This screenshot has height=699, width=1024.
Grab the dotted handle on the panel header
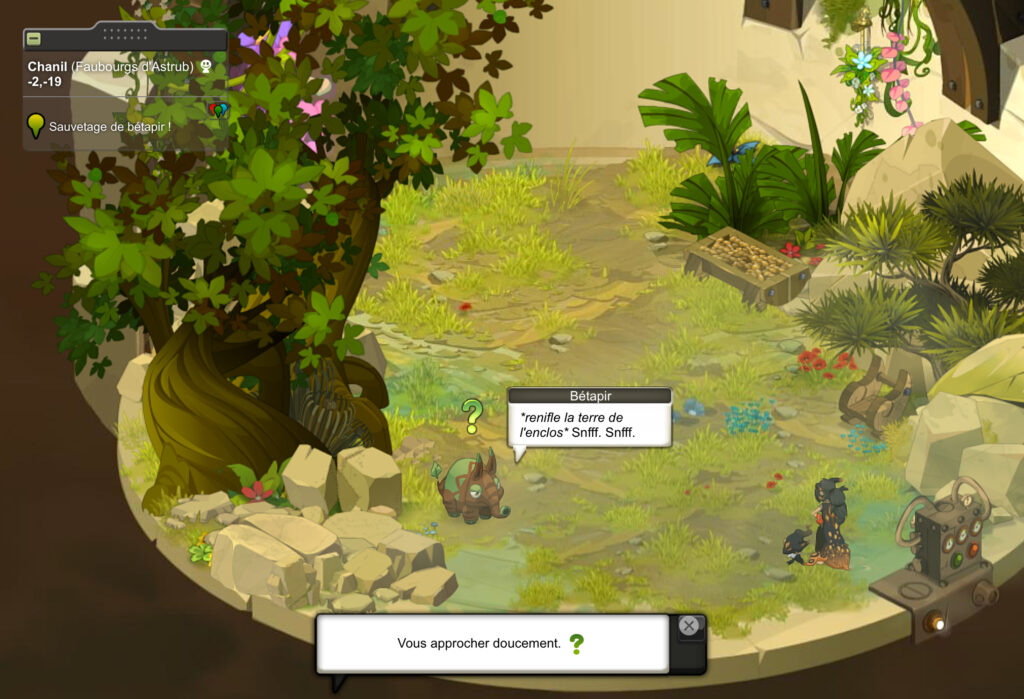(125, 34)
